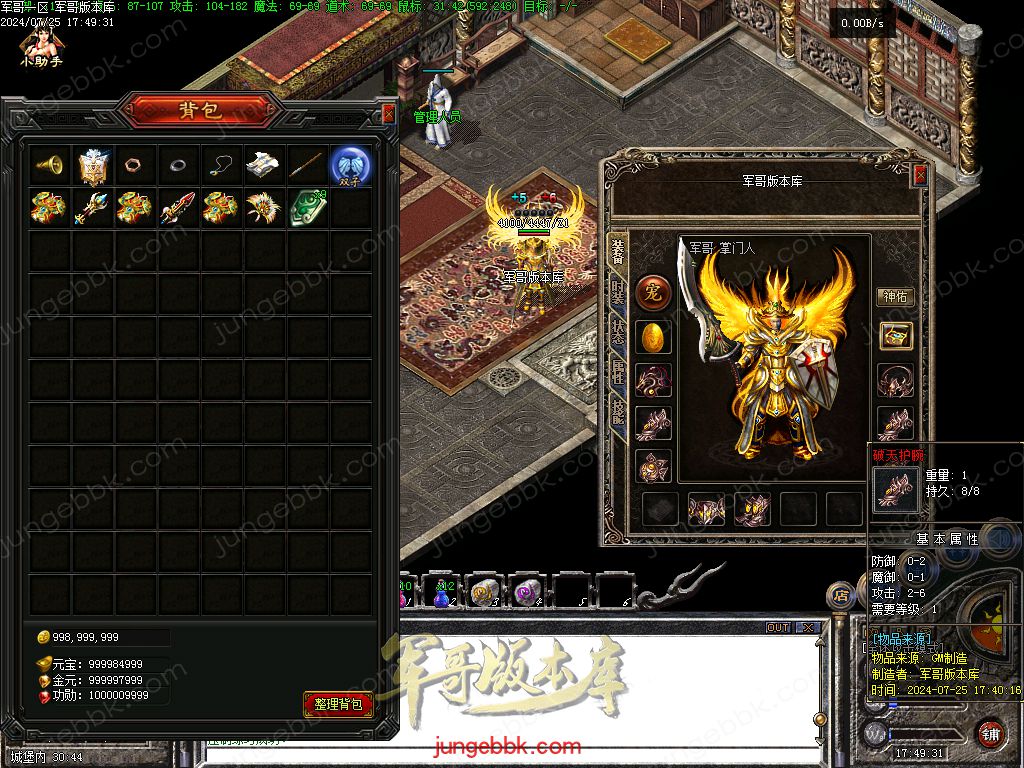Close the 背包 backpack window
The image size is (1024, 768).
(x=389, y=114)
